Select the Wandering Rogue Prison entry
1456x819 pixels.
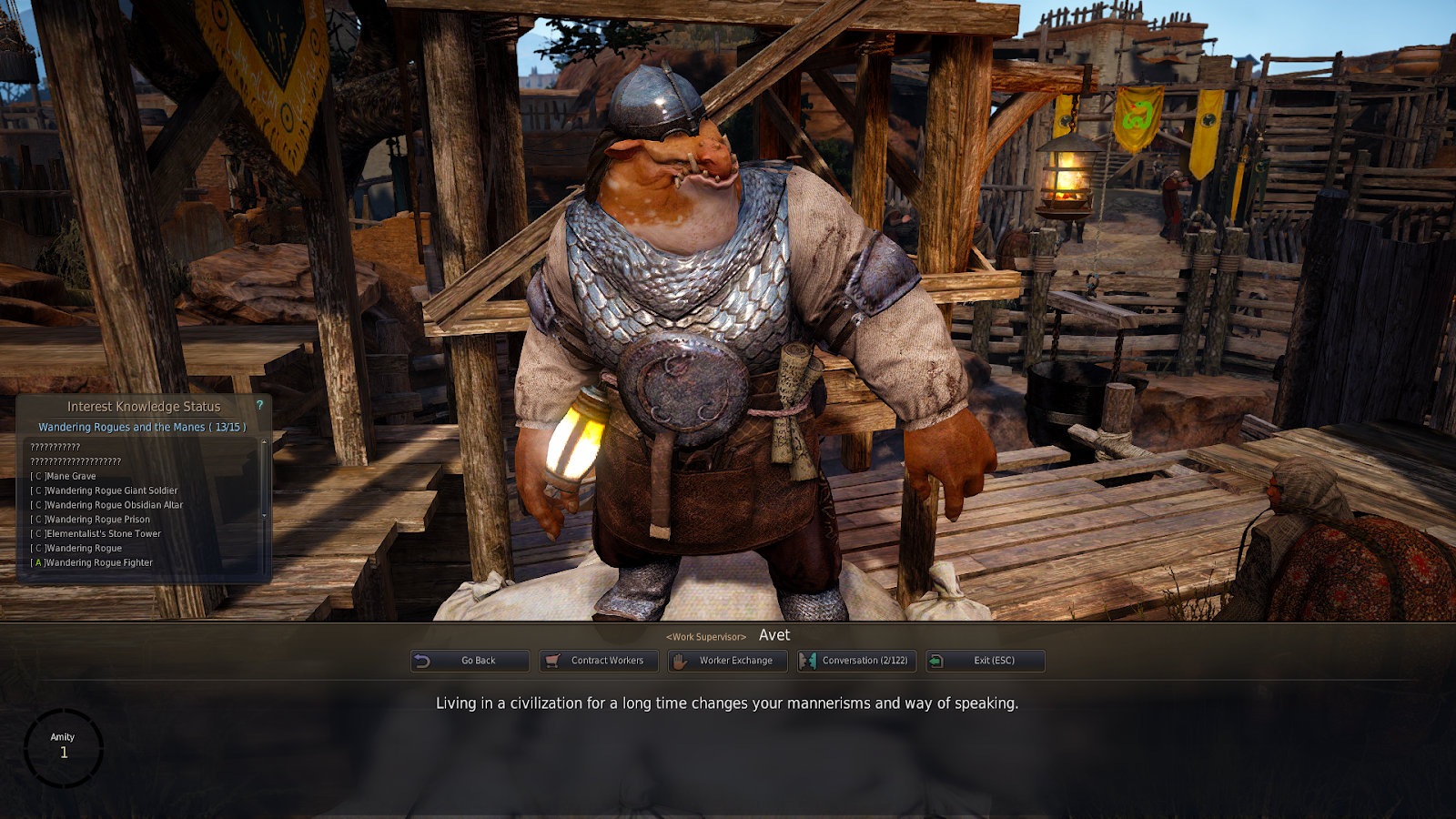[x=97, y=520]
